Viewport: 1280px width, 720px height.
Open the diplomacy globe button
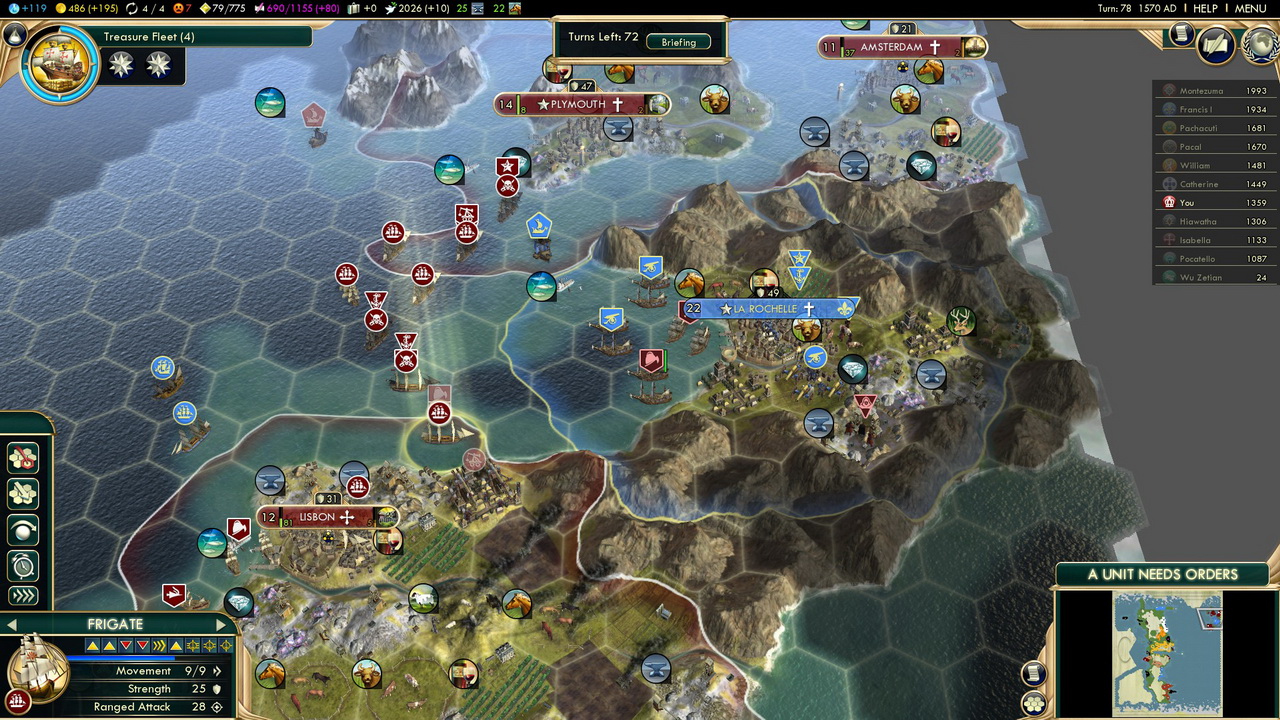pos(1259,45)
